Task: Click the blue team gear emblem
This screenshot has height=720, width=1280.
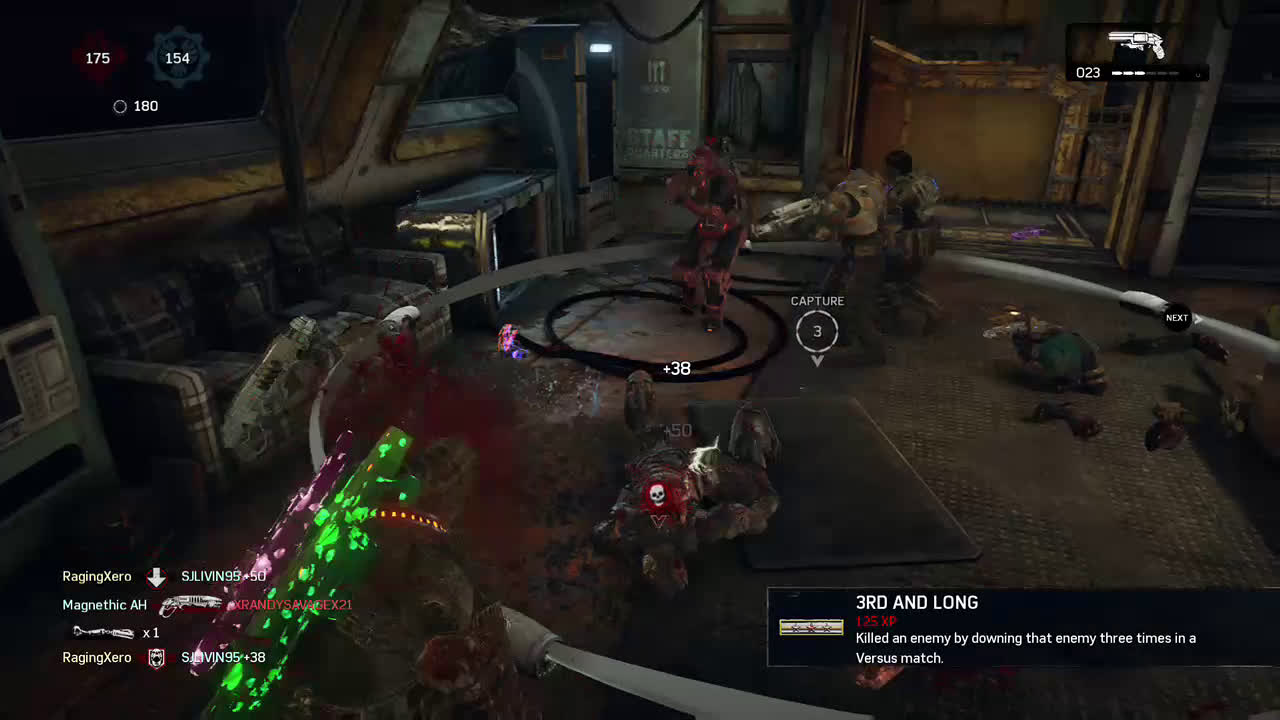Action: pos(177,58)
